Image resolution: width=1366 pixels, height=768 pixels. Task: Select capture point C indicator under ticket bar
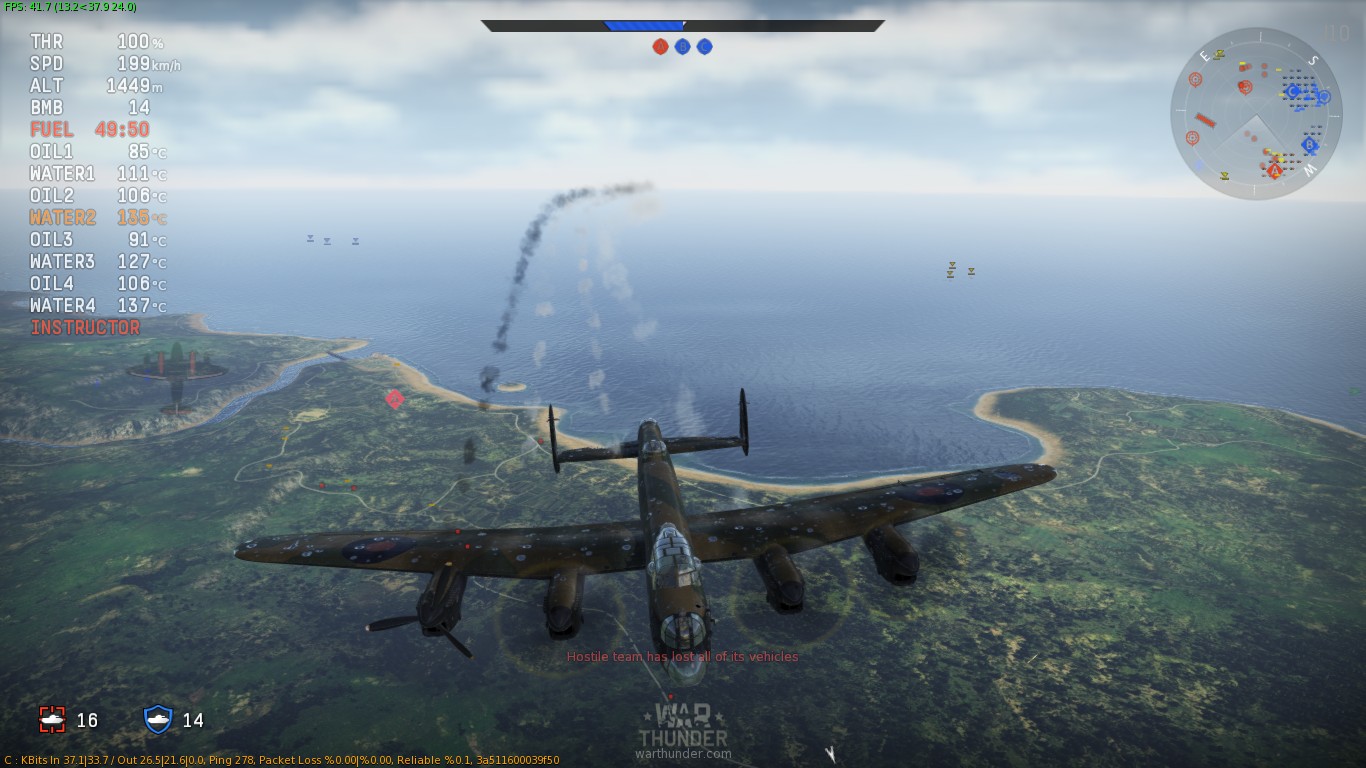(x=704, y=46)
